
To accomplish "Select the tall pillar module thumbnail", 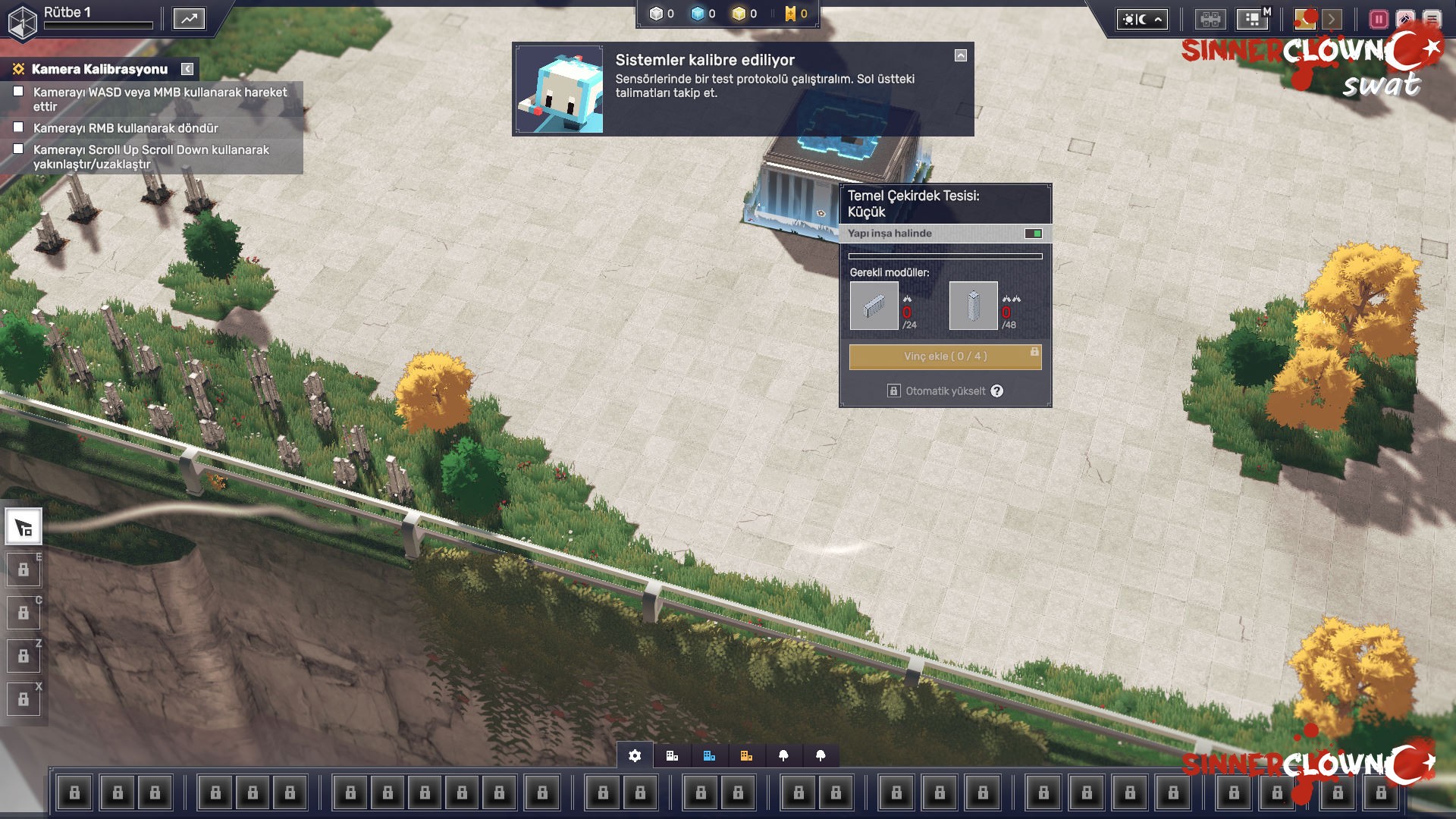I will 973,306.
